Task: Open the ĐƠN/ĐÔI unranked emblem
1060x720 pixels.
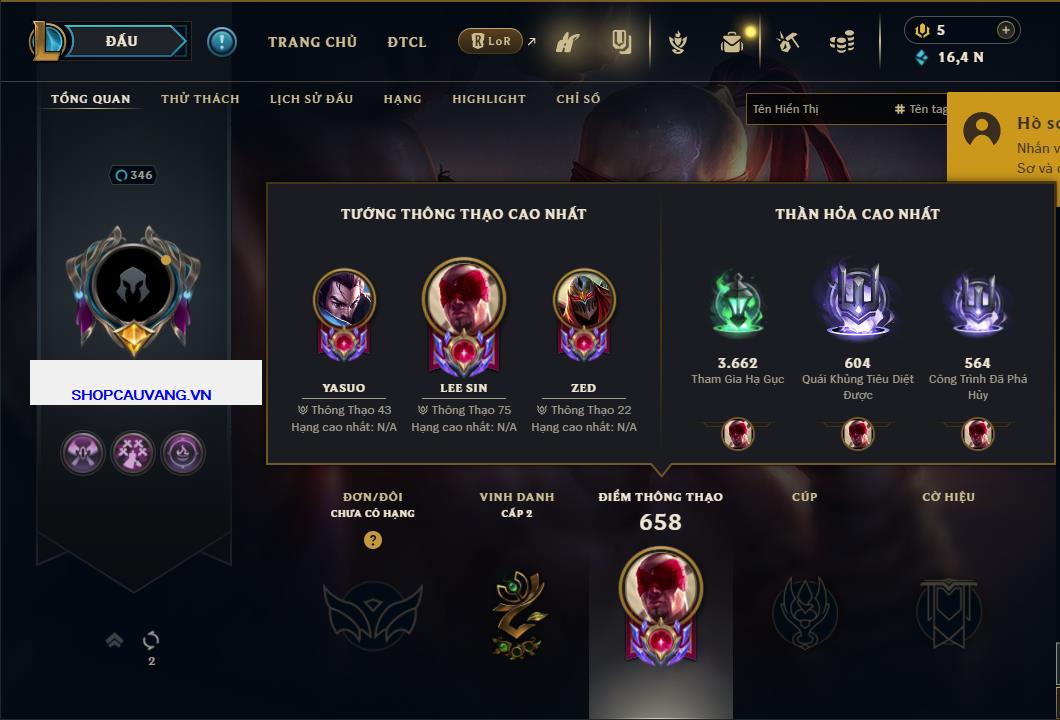Action: (x=372, y=610)
